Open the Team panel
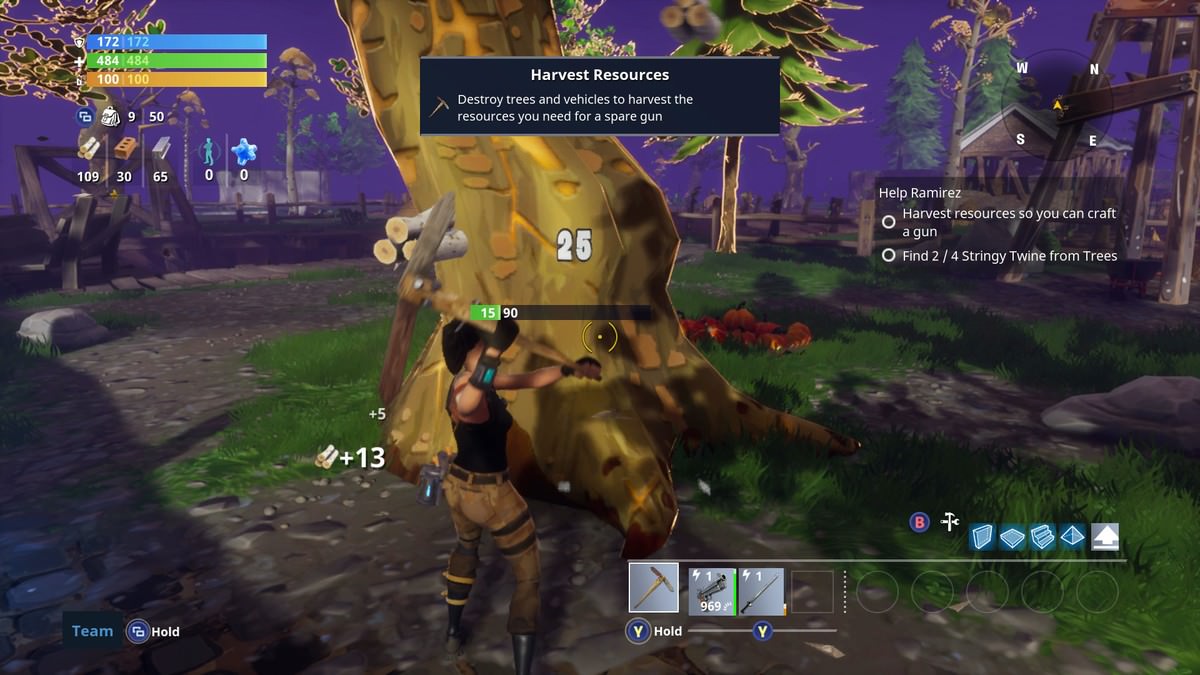Screen dimensions: 1200x675 (92, 631)
